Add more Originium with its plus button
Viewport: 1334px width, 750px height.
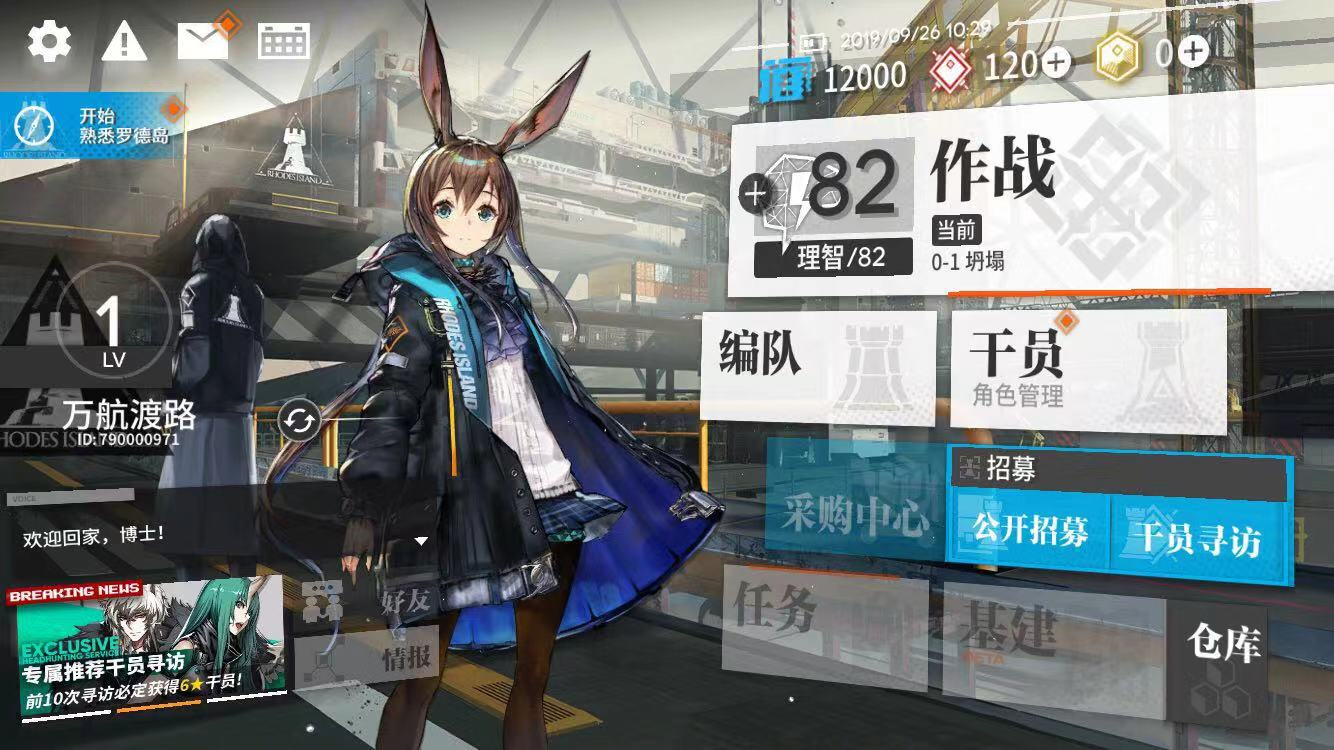(1056, 63)
